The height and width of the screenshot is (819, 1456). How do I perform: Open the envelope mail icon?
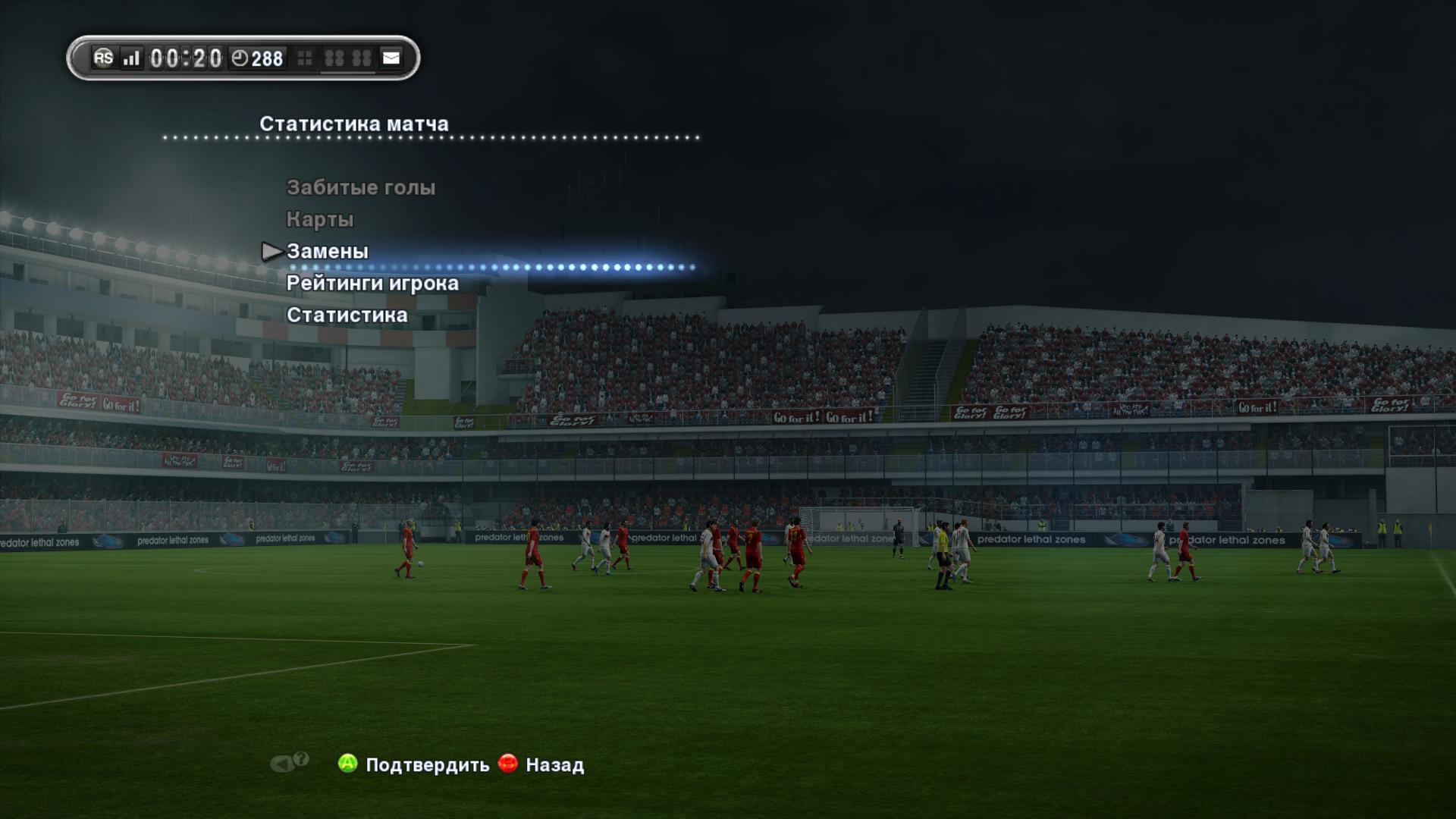(391, 58)
